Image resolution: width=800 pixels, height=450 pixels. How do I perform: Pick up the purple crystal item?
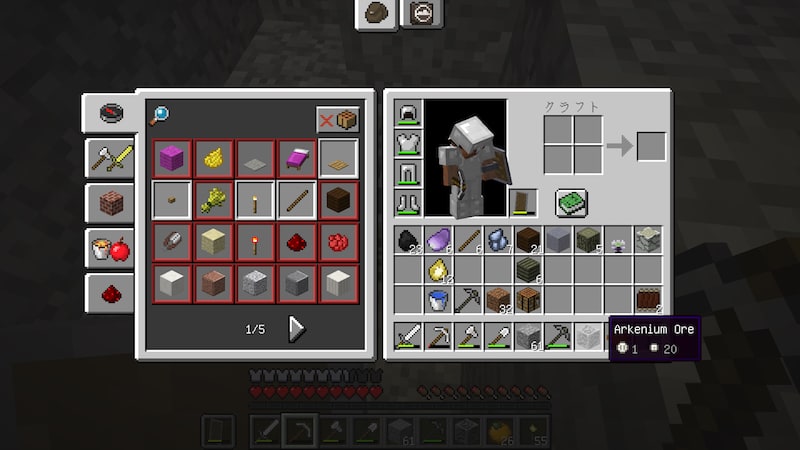point(438,240)
